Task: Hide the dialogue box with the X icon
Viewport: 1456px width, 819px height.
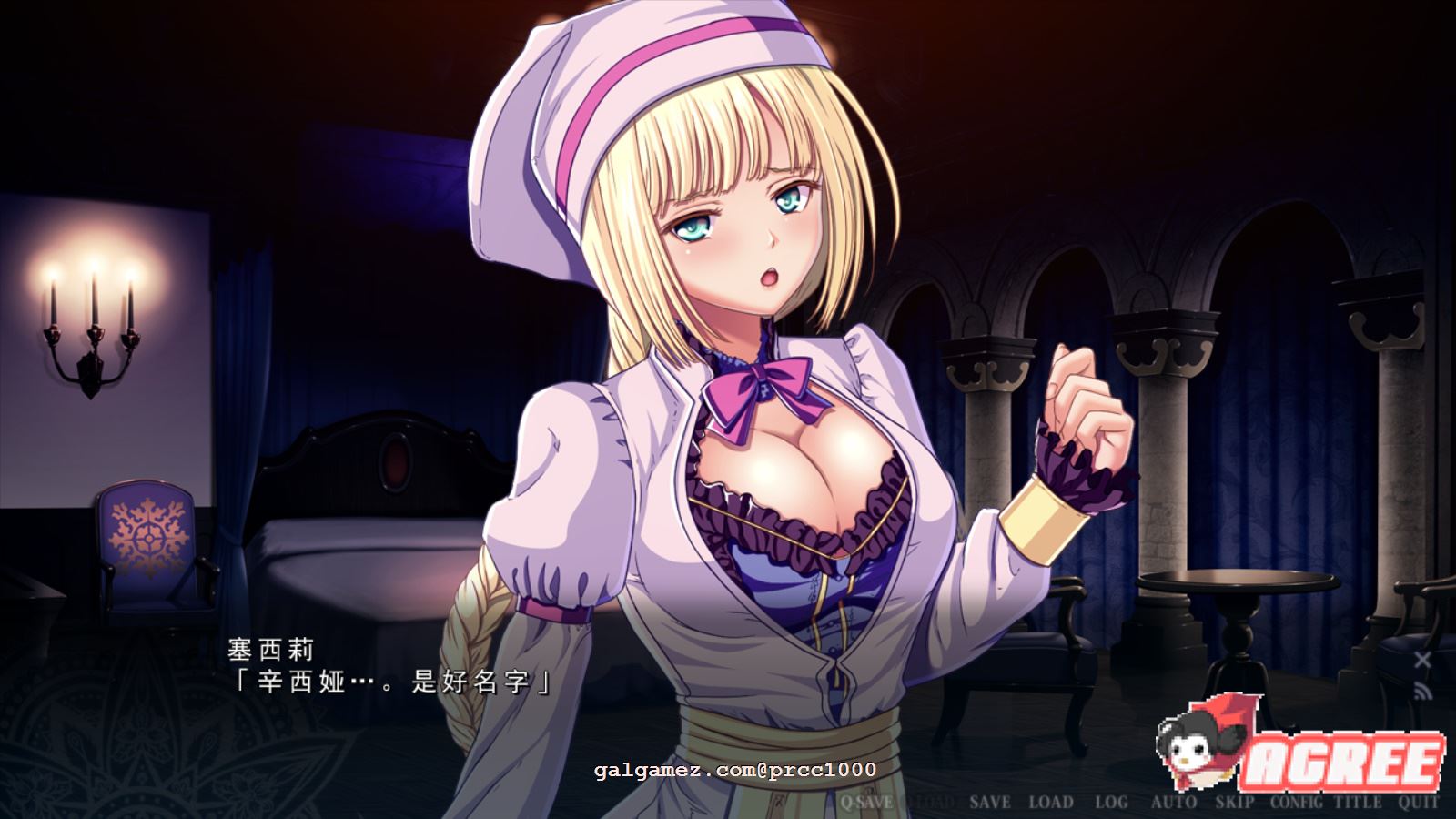Action: (x=1422, y=660)
